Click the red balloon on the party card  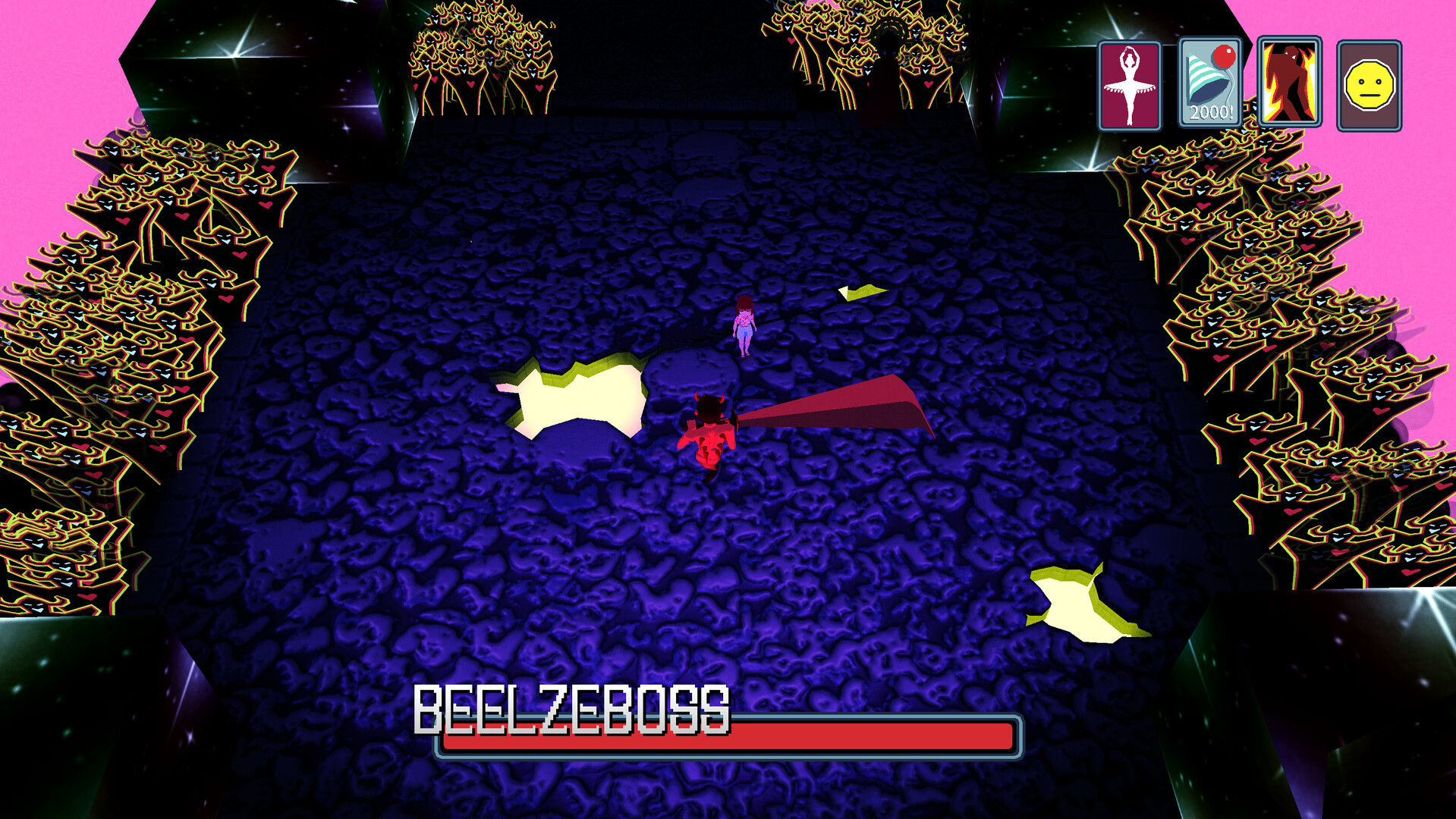1224,57
